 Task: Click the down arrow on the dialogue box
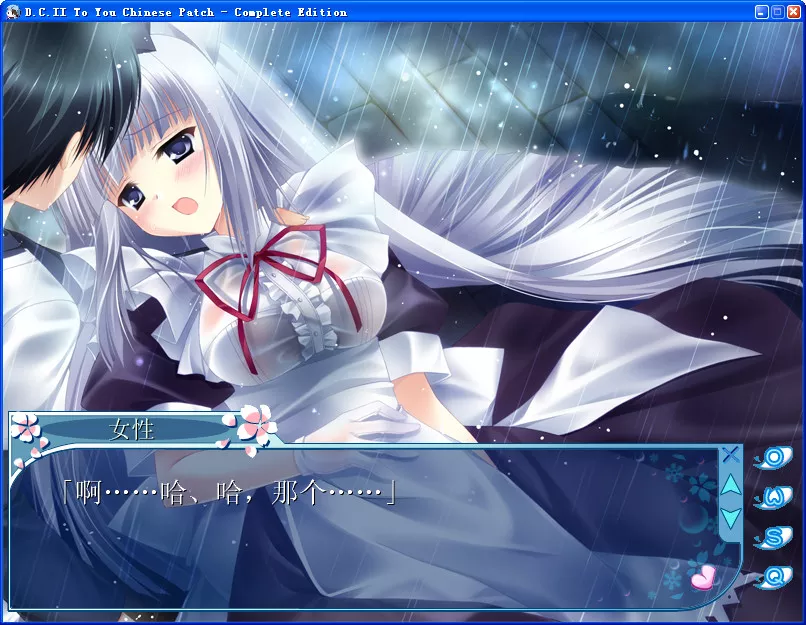click(x=731, y=517)
